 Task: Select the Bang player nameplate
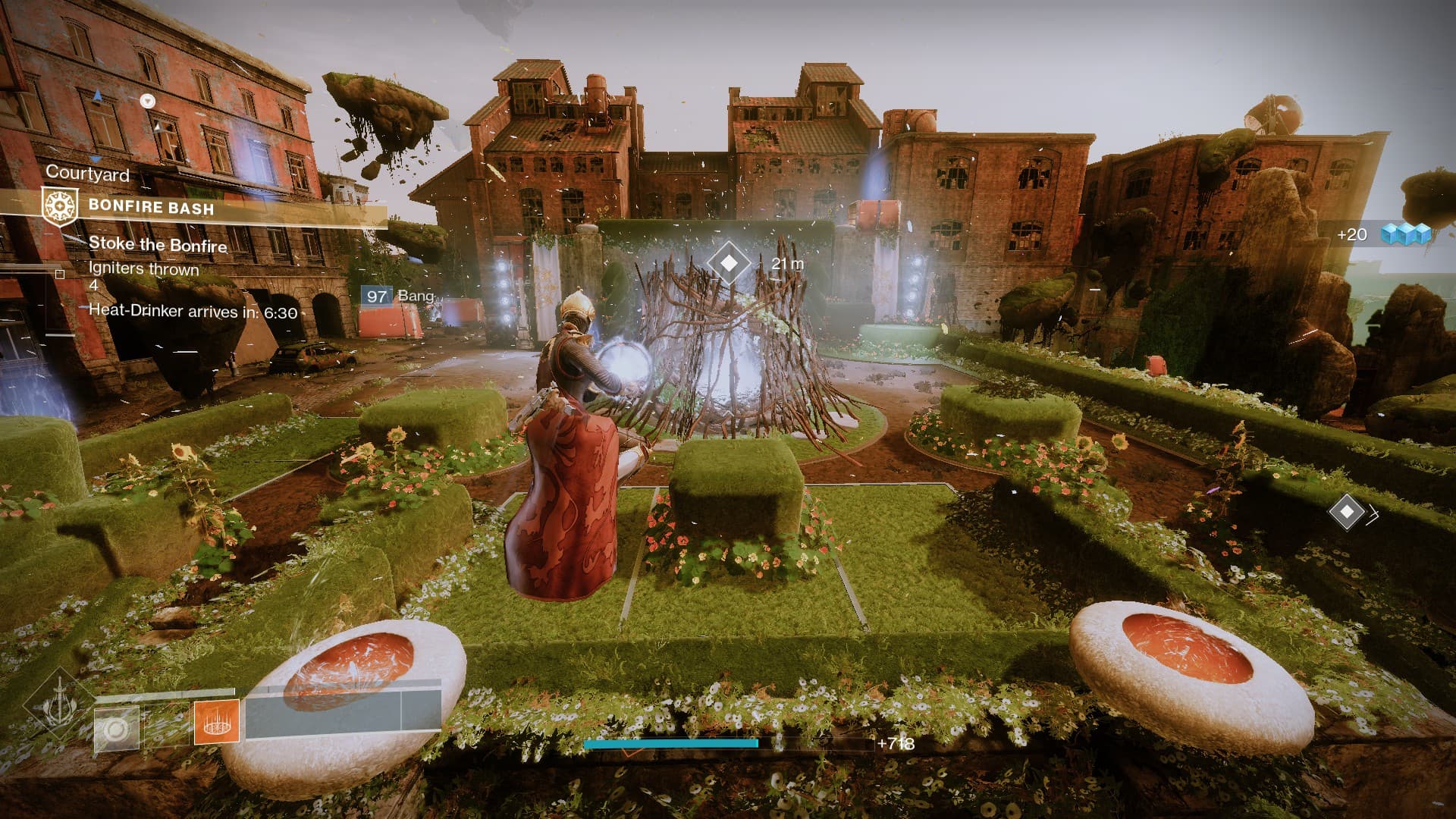(400, 296)
